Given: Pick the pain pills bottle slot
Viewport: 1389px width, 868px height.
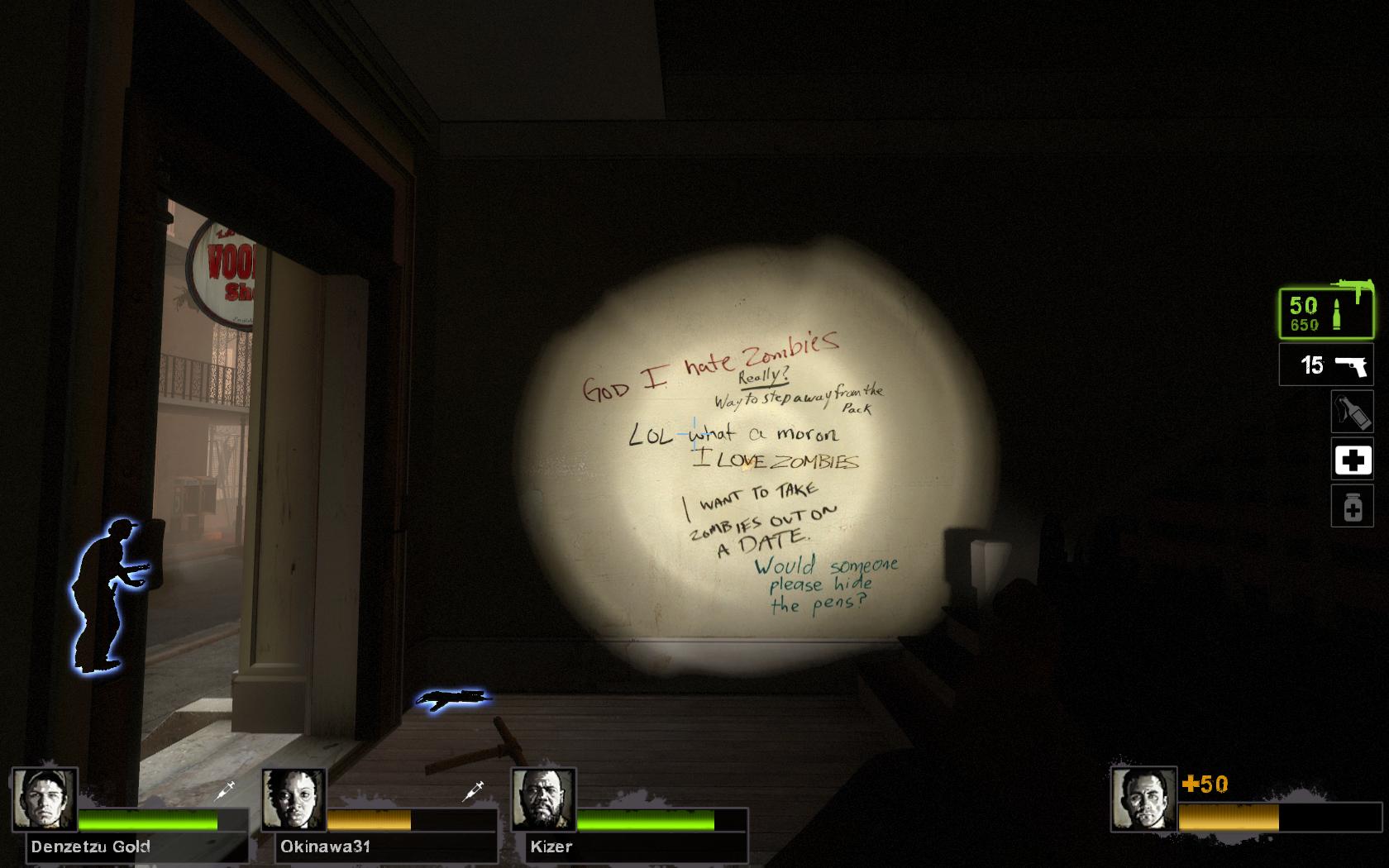Looking at the screenshot, I should tap(1352, 507).
